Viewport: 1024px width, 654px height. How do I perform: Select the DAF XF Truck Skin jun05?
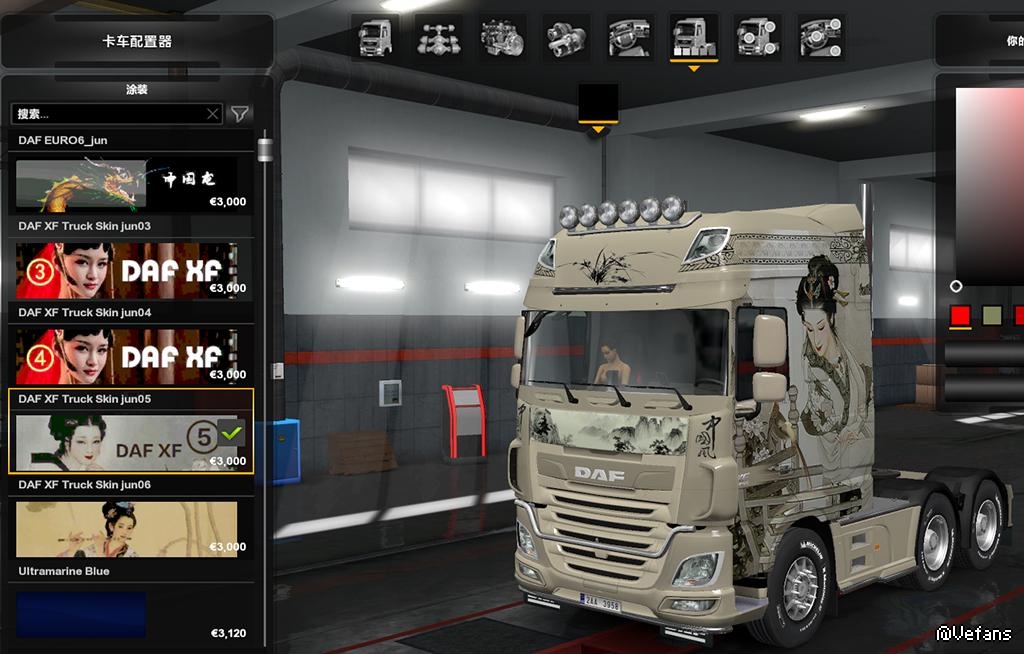(x=127, y=442)
